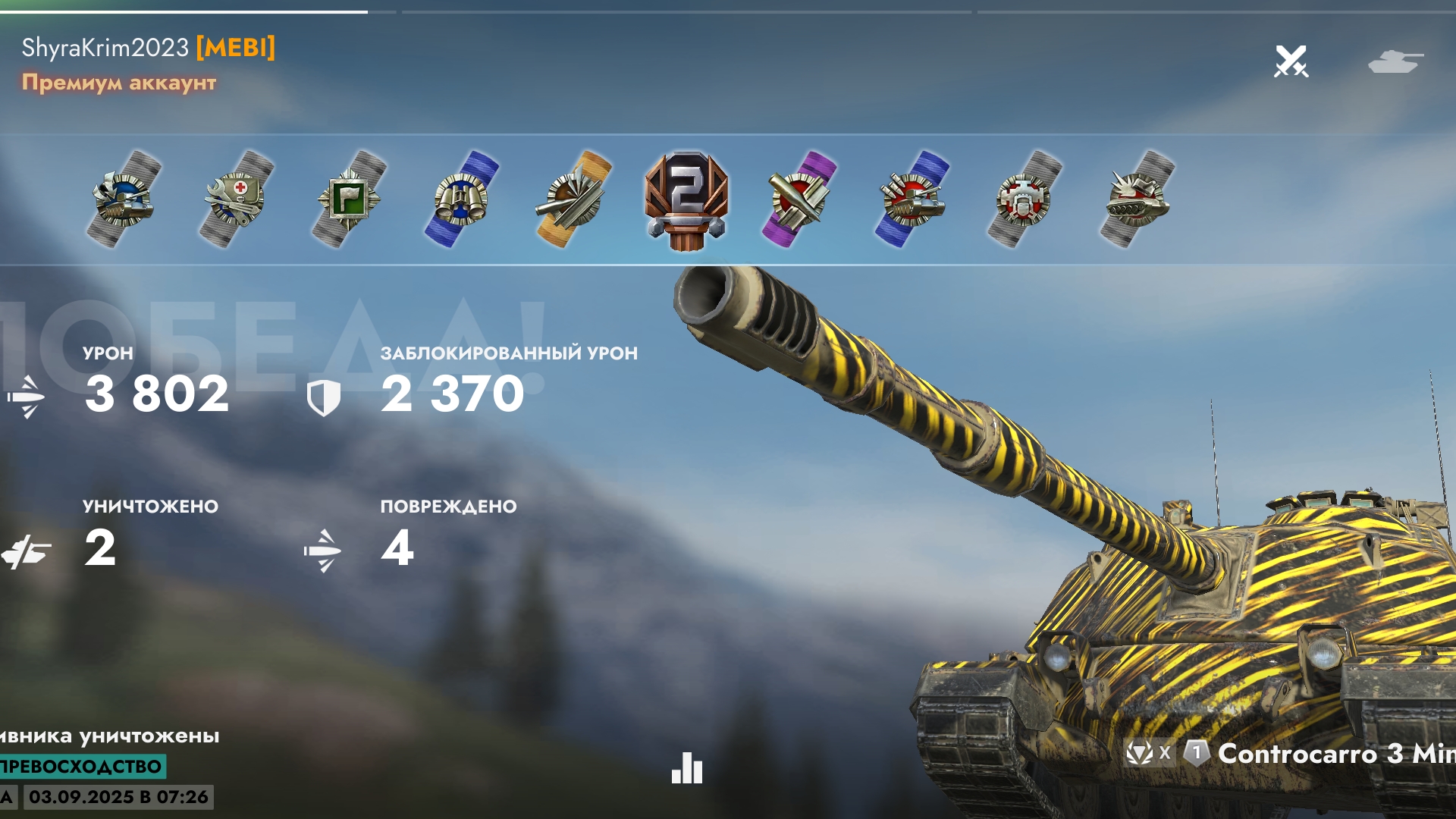Open the crossed swords battle tab

click(1291, 61)
